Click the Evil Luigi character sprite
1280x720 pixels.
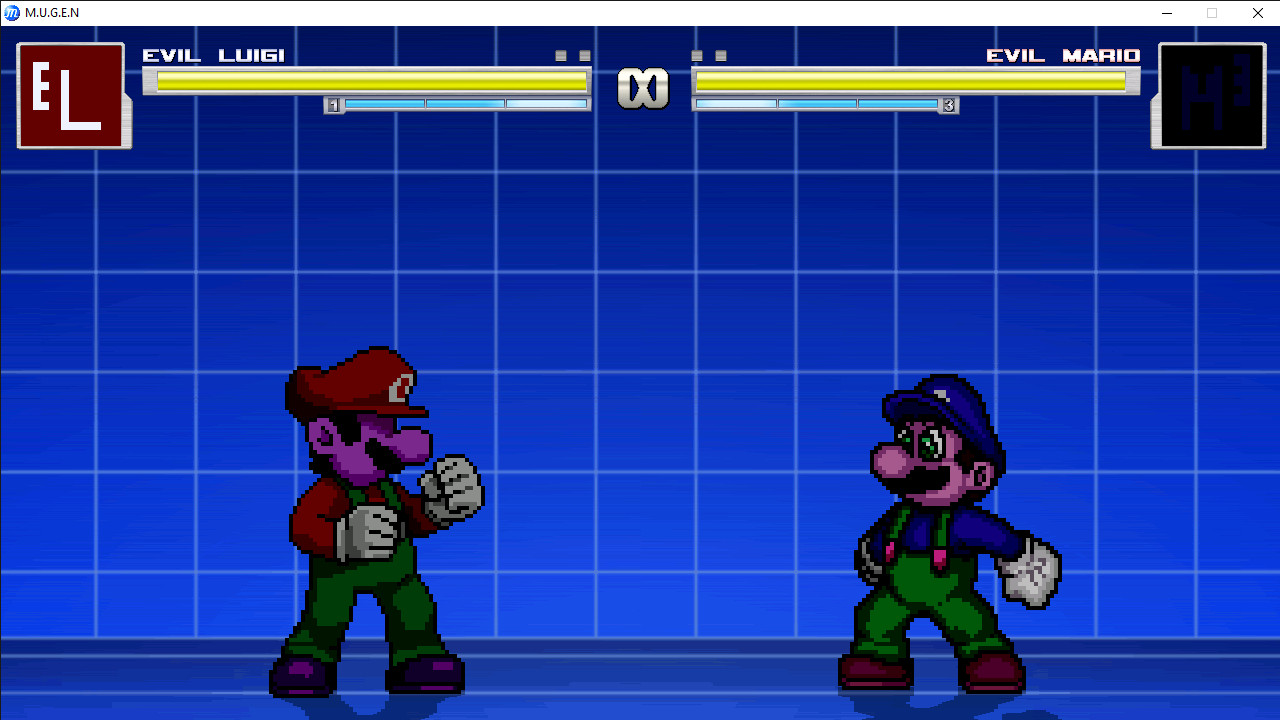click(370, 520)
